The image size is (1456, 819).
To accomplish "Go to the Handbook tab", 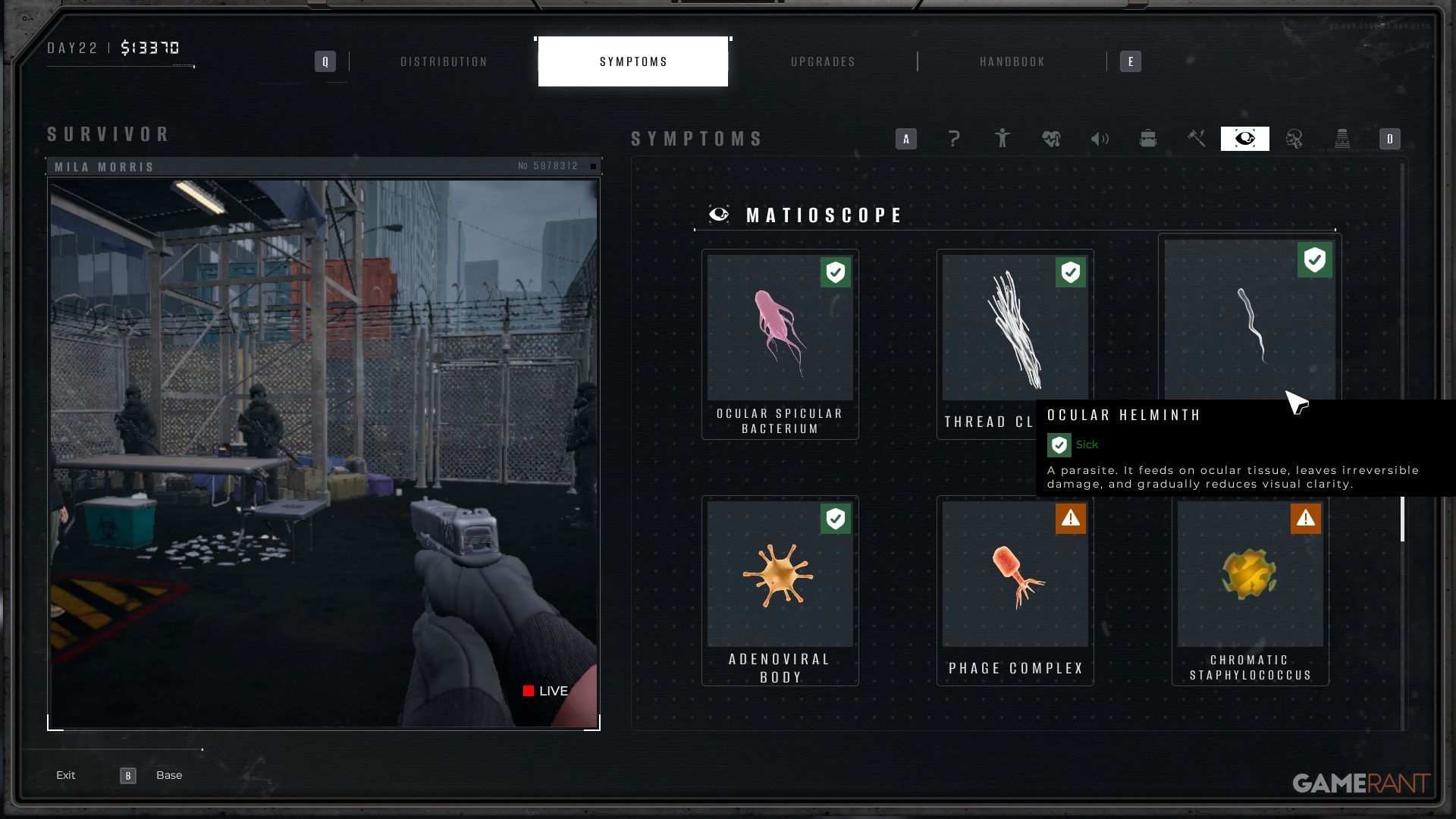I will [x=1012, y=61].
